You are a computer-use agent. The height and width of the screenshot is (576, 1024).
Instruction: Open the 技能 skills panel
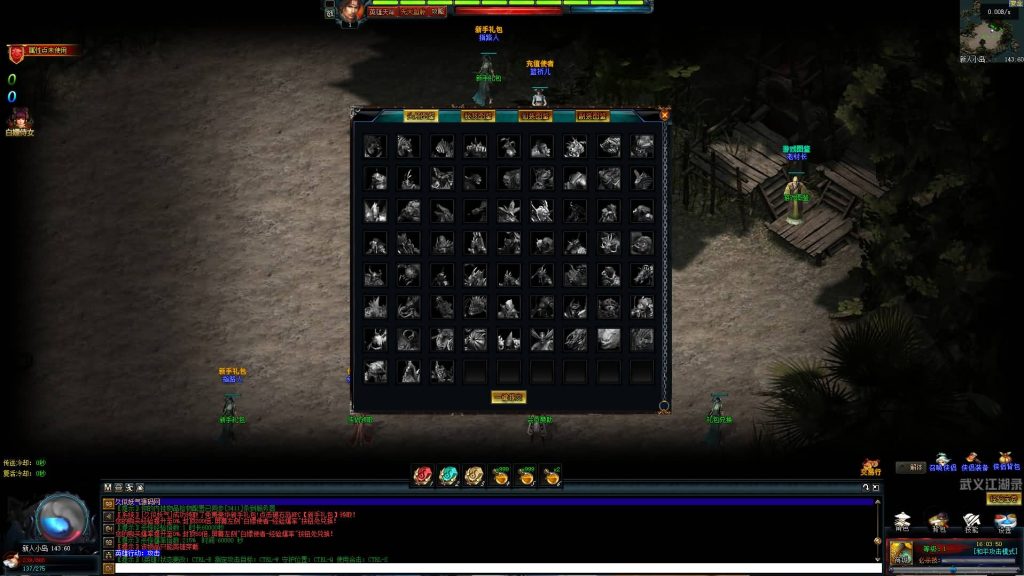(x=972, y=521)
